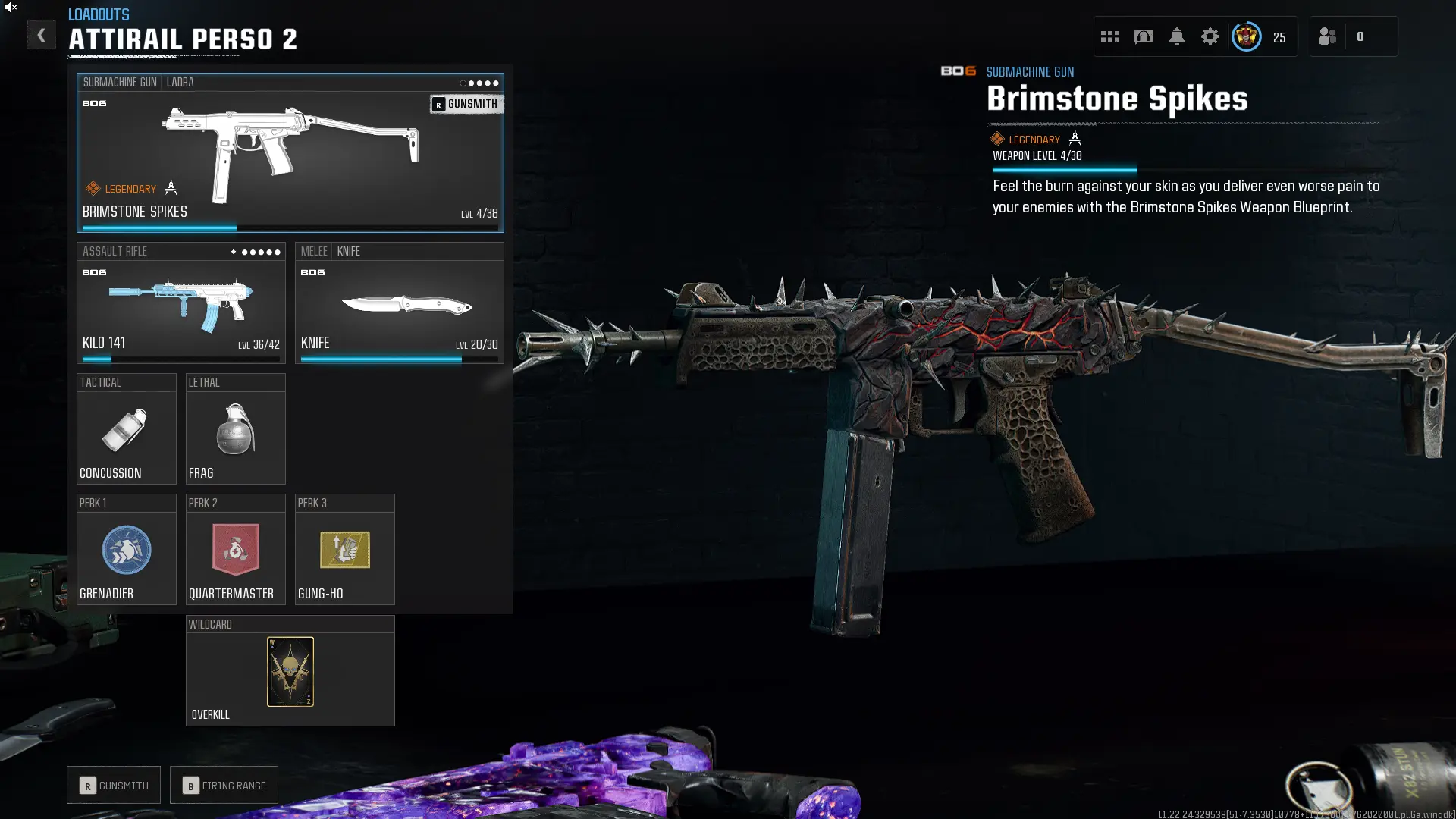Open Gunsmith from the bottom bar

pos(114,785)
